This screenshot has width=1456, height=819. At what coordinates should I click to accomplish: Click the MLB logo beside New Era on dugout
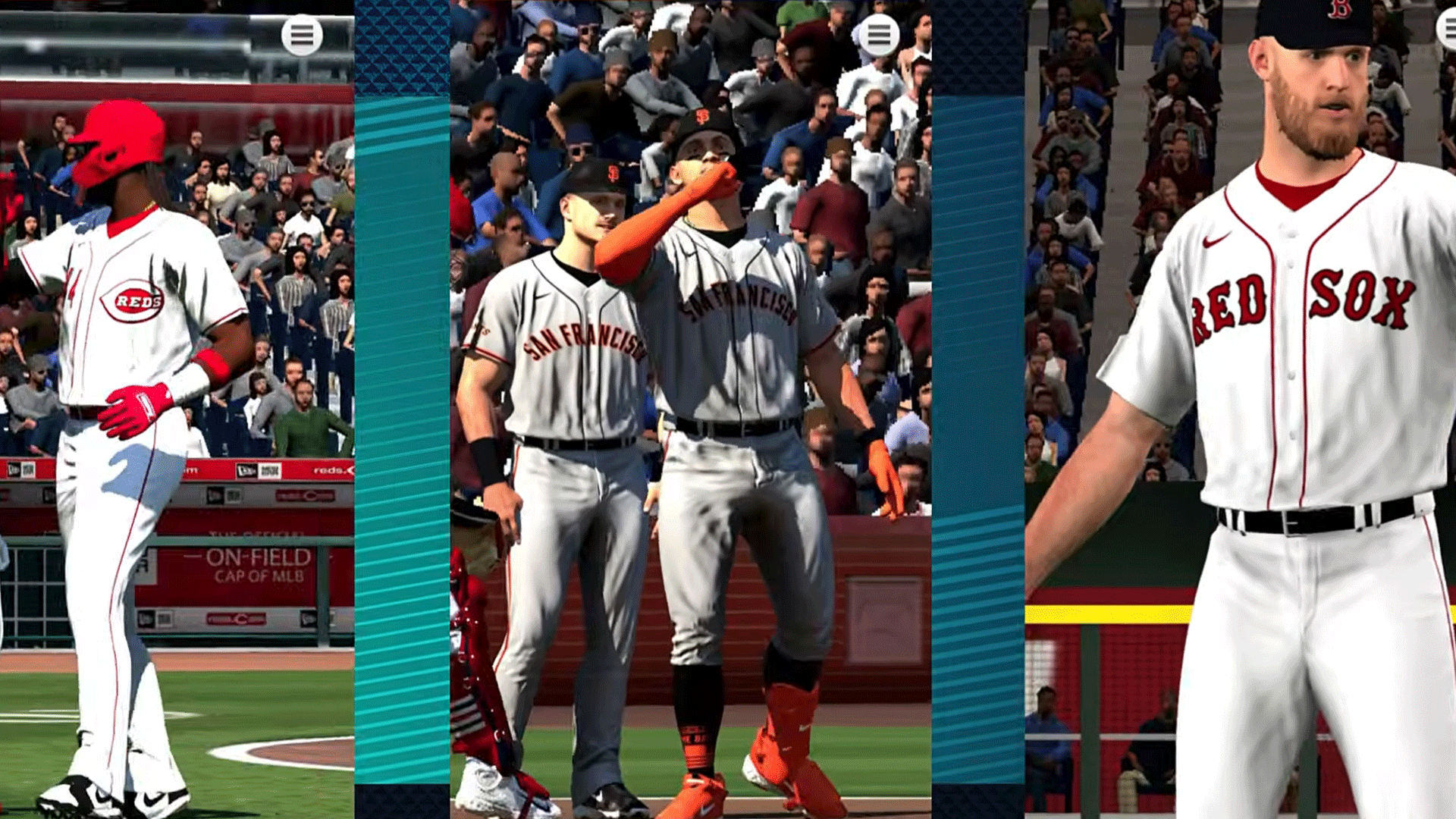[x=270, y=472]
